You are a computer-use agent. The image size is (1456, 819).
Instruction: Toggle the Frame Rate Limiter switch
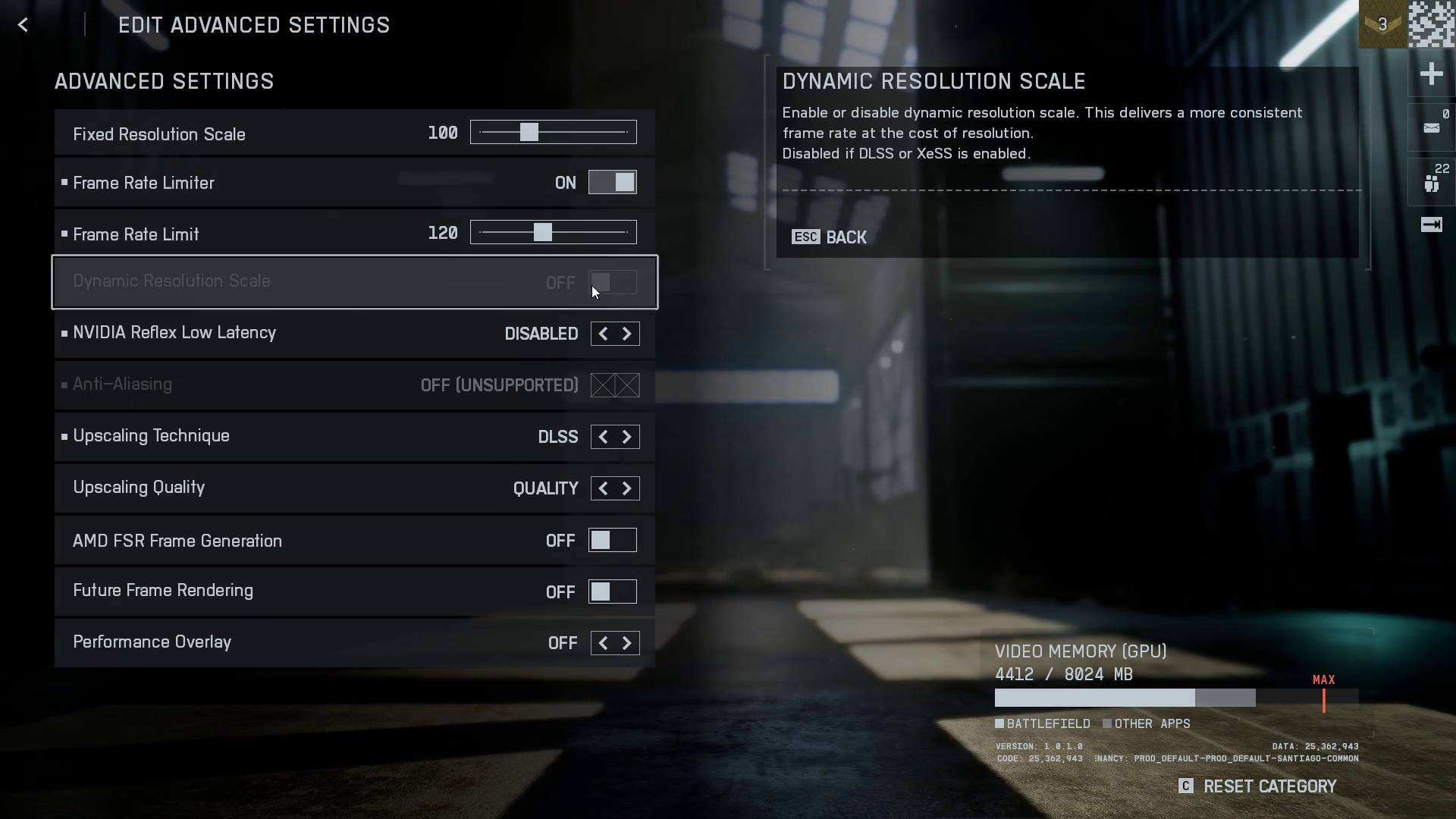click(612, 183)
